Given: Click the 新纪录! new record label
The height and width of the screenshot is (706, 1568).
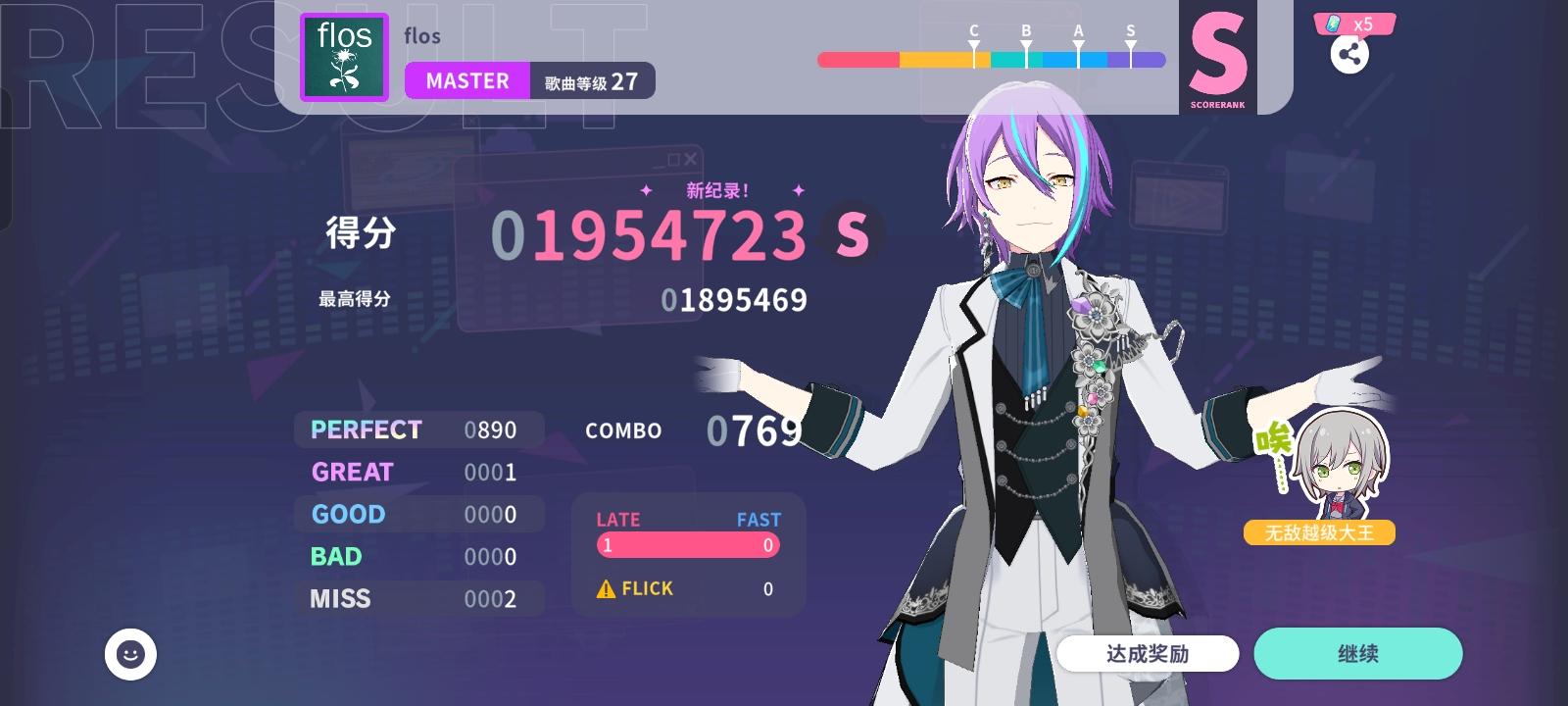Looking at the screenshot, I should pos(717,188).
